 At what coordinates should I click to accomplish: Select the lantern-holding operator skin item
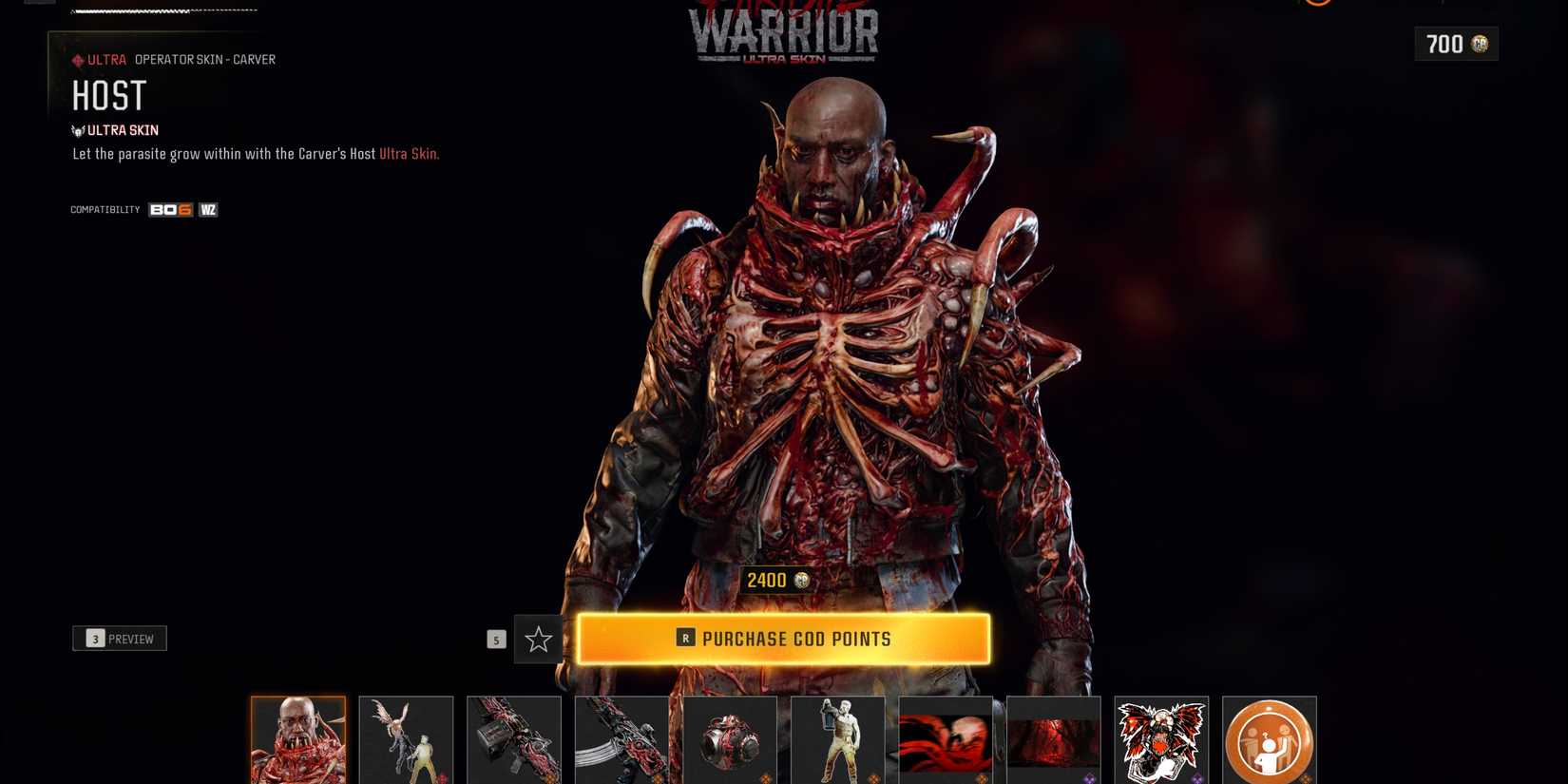[838, 739]
